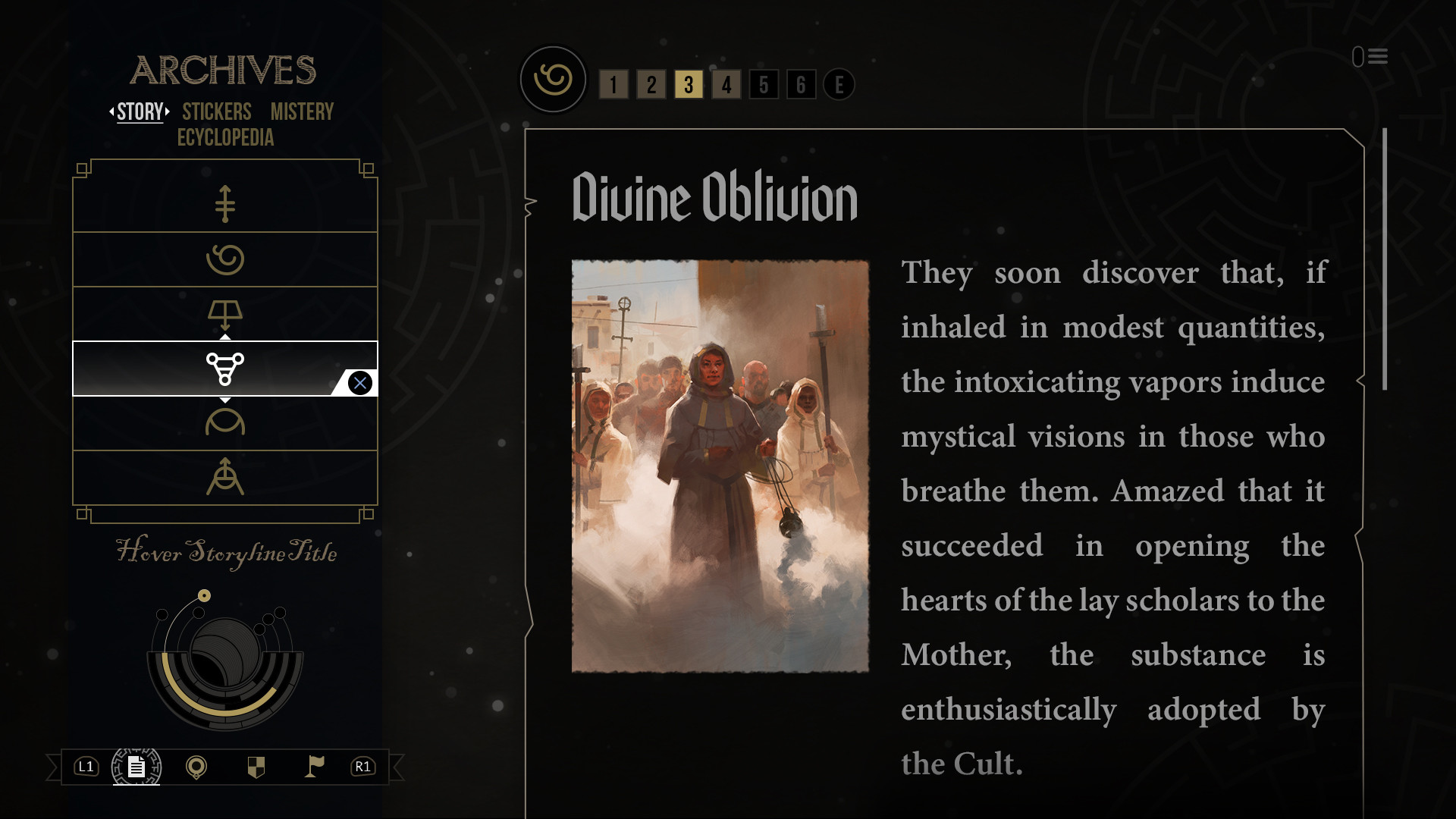This screenshot has height=819, width=1456.
Task: Select the flag icon in bottom bar
Action: coord(316,767)
